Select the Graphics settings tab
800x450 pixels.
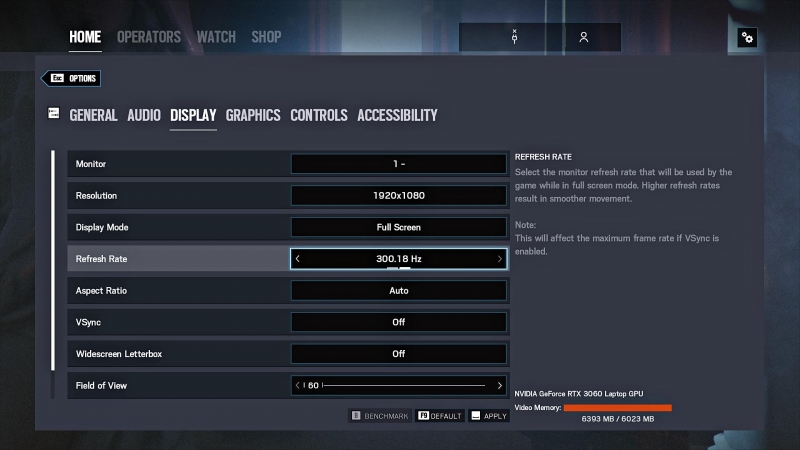(x=253, y=115)
